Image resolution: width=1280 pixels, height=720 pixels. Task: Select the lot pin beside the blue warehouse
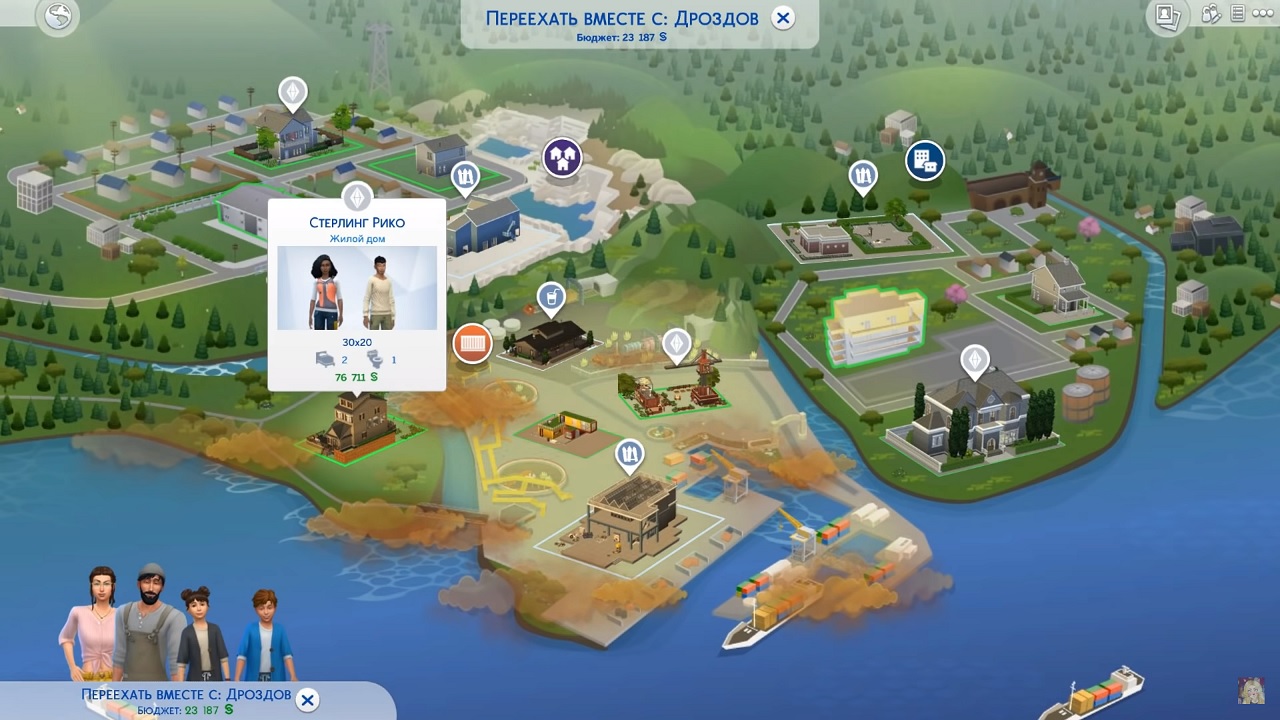pyautogui.click(x=464, y=178)
